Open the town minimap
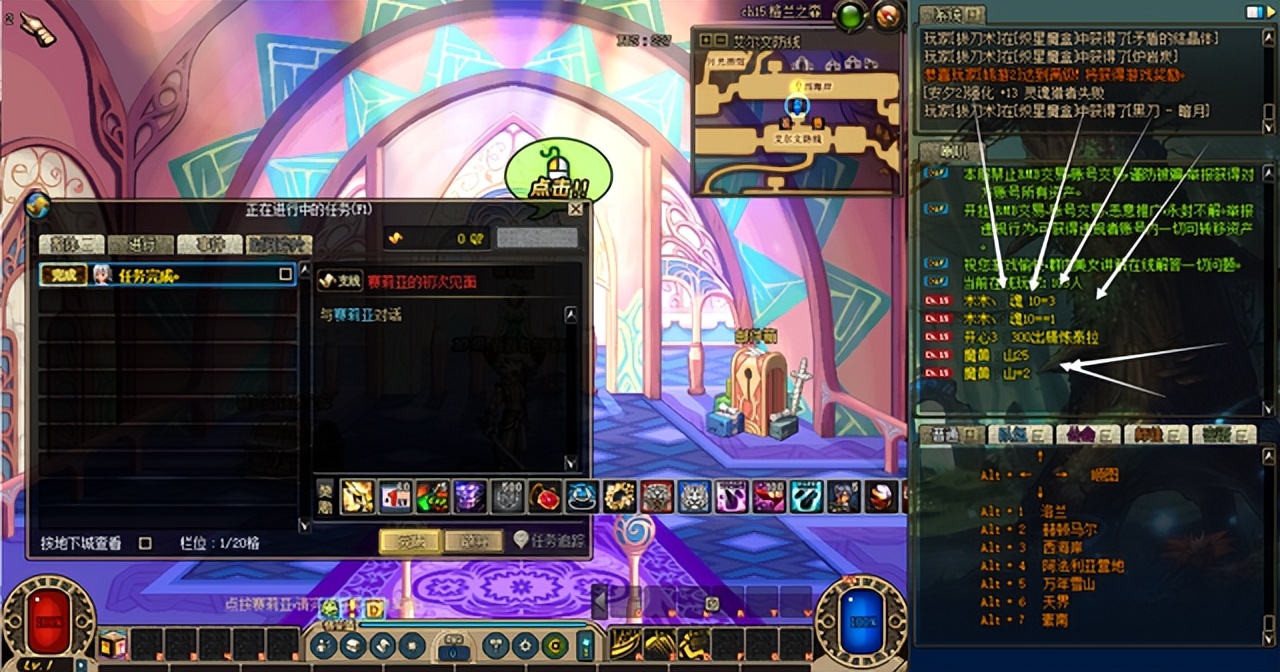The height and width of the screenshot is (672, 1280). pos(795,110)
